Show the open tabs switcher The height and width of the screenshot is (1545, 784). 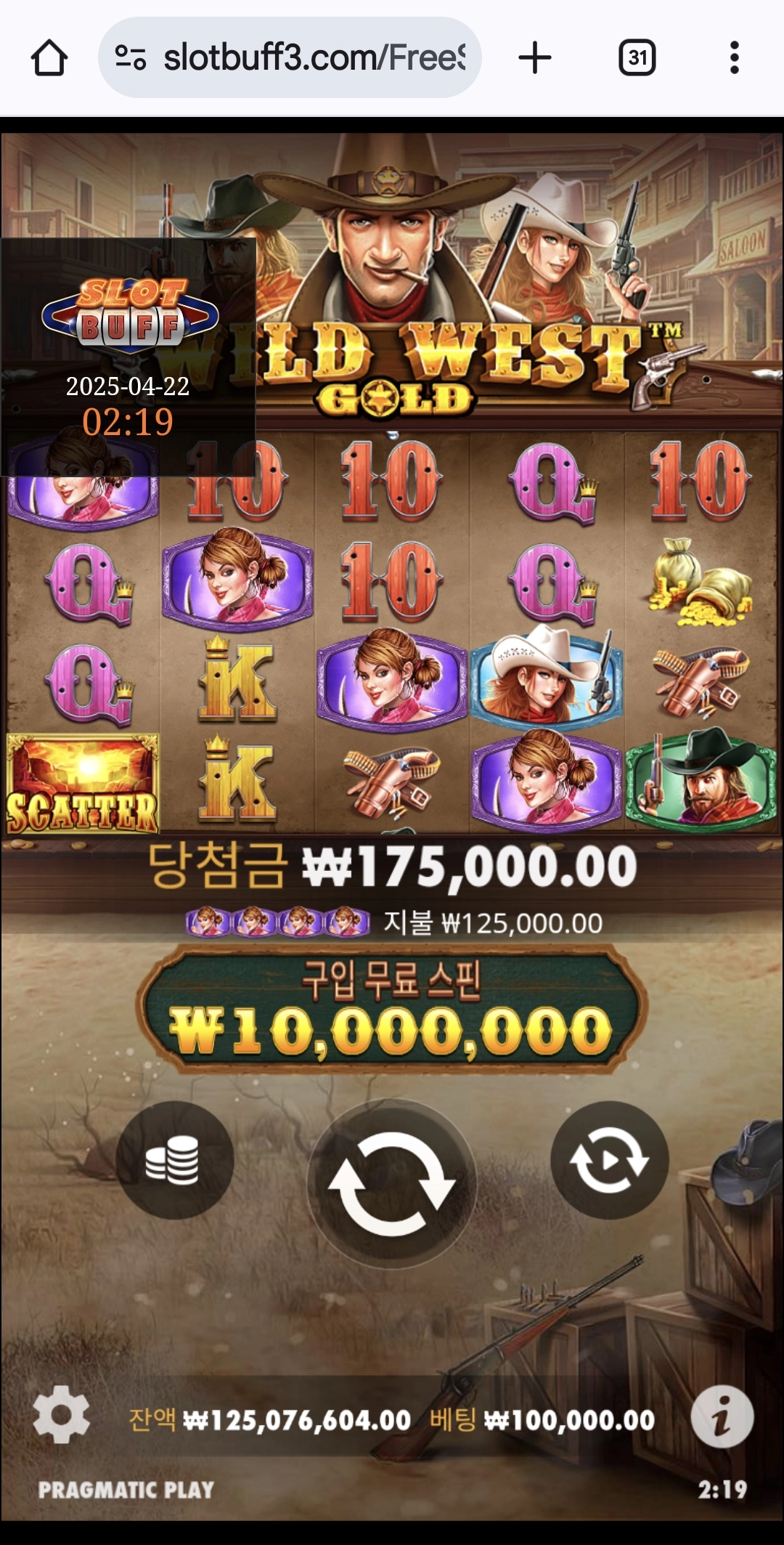637,58
